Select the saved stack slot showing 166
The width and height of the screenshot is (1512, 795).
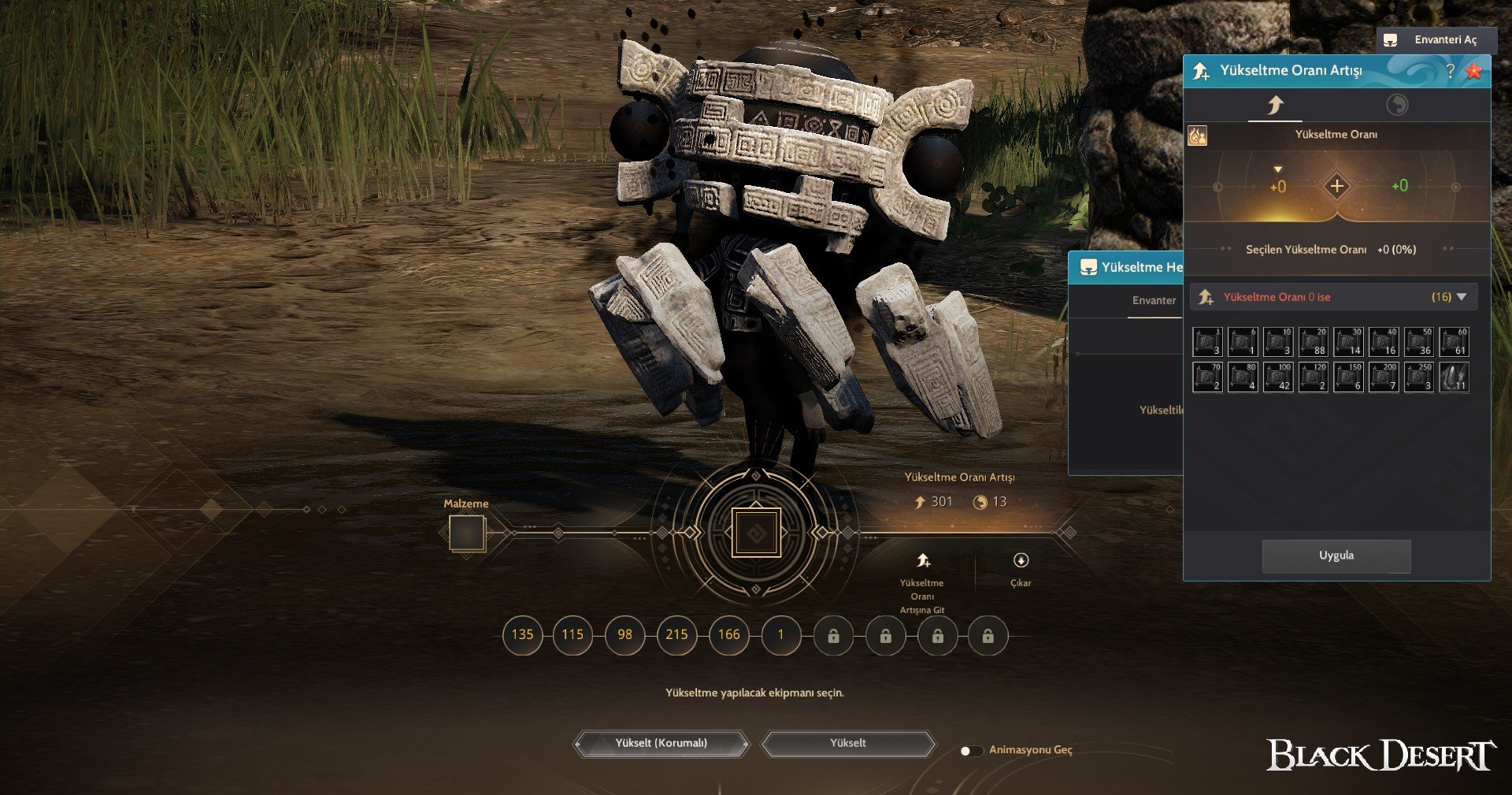tap(728, 634)
